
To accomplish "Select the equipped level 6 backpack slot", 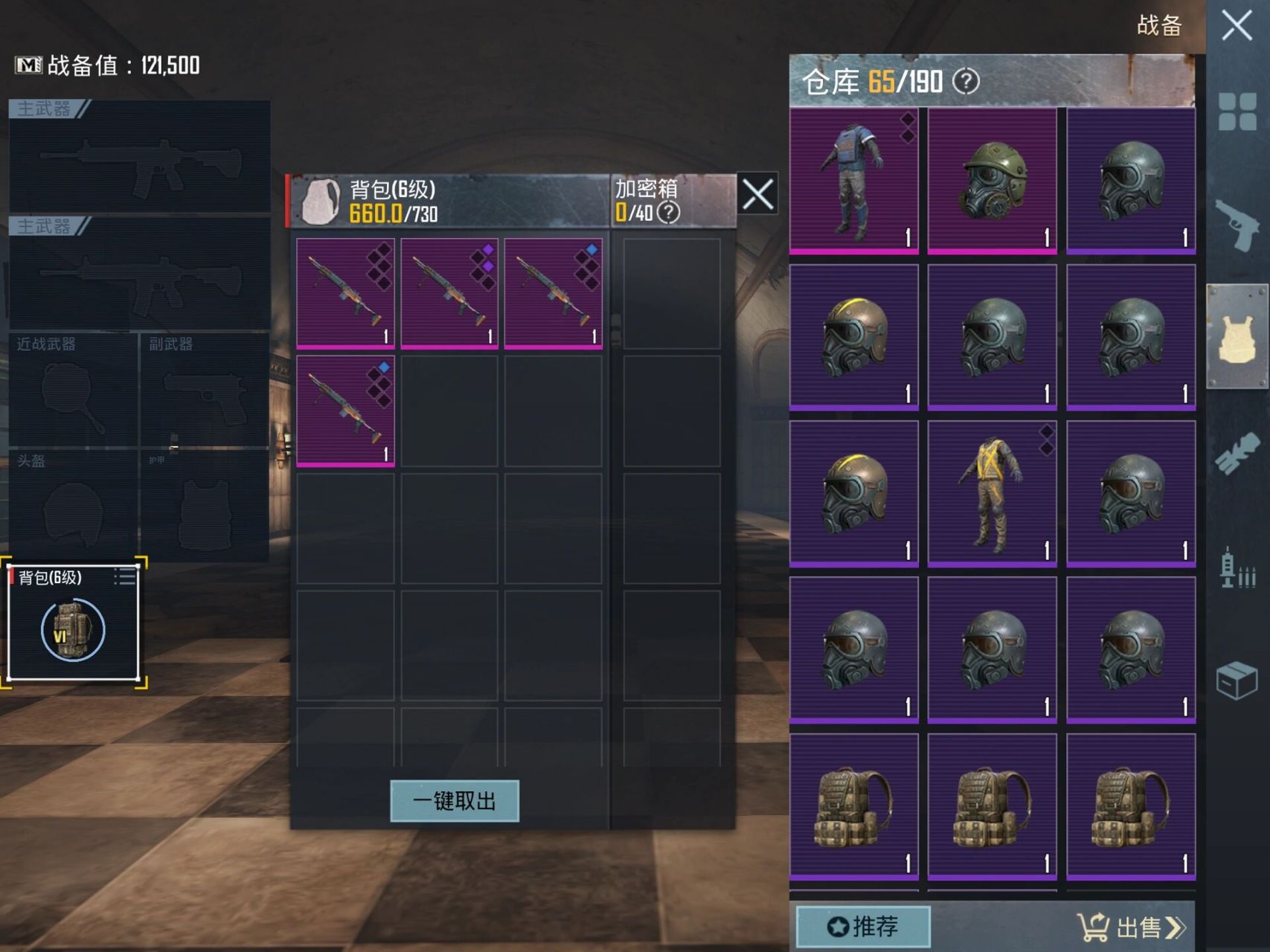I will 73,623.
